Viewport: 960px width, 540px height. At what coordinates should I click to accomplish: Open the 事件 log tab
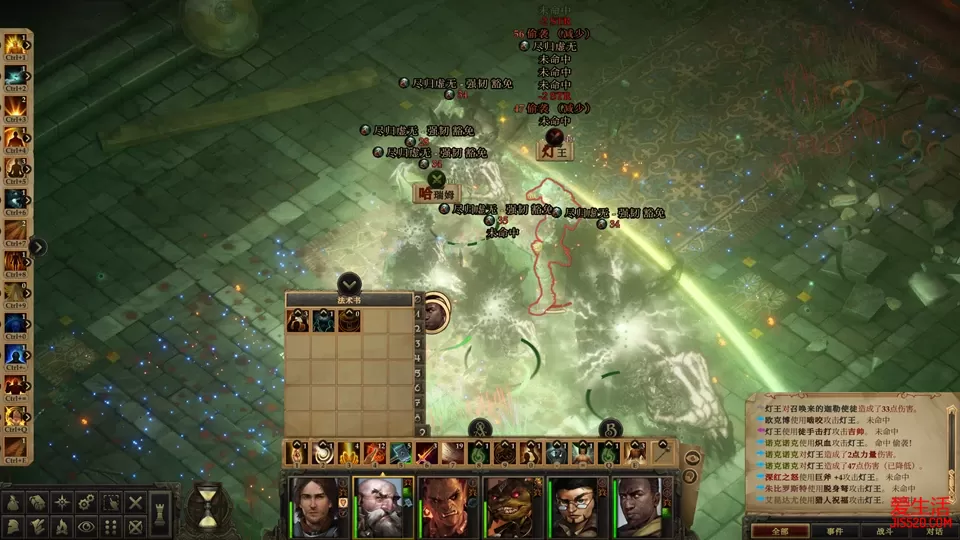click(834, 531)
